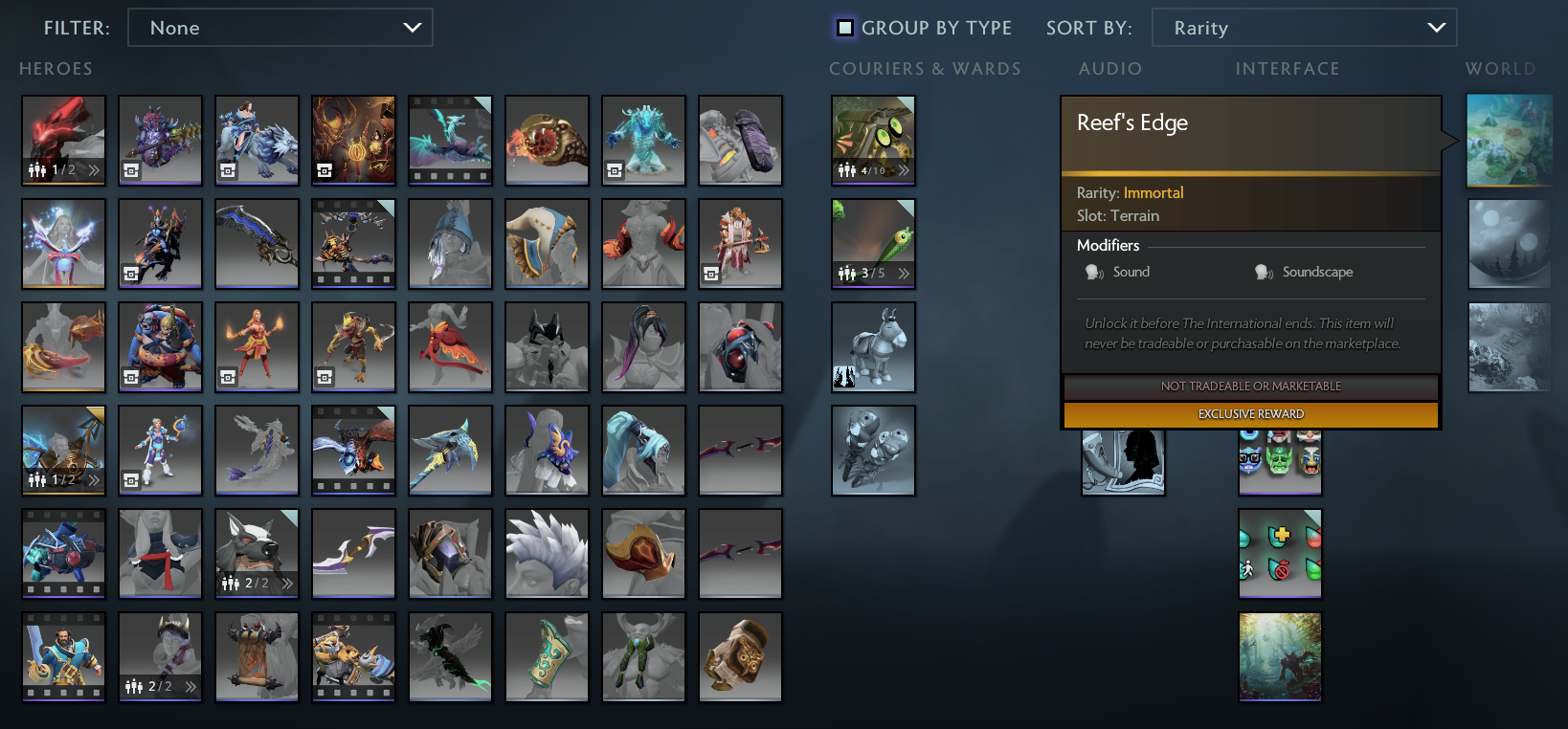Screen dimensions: 1568x729
Task: Toggle the GROUP BY TYPE checkbox
Action: click(843, 28)
